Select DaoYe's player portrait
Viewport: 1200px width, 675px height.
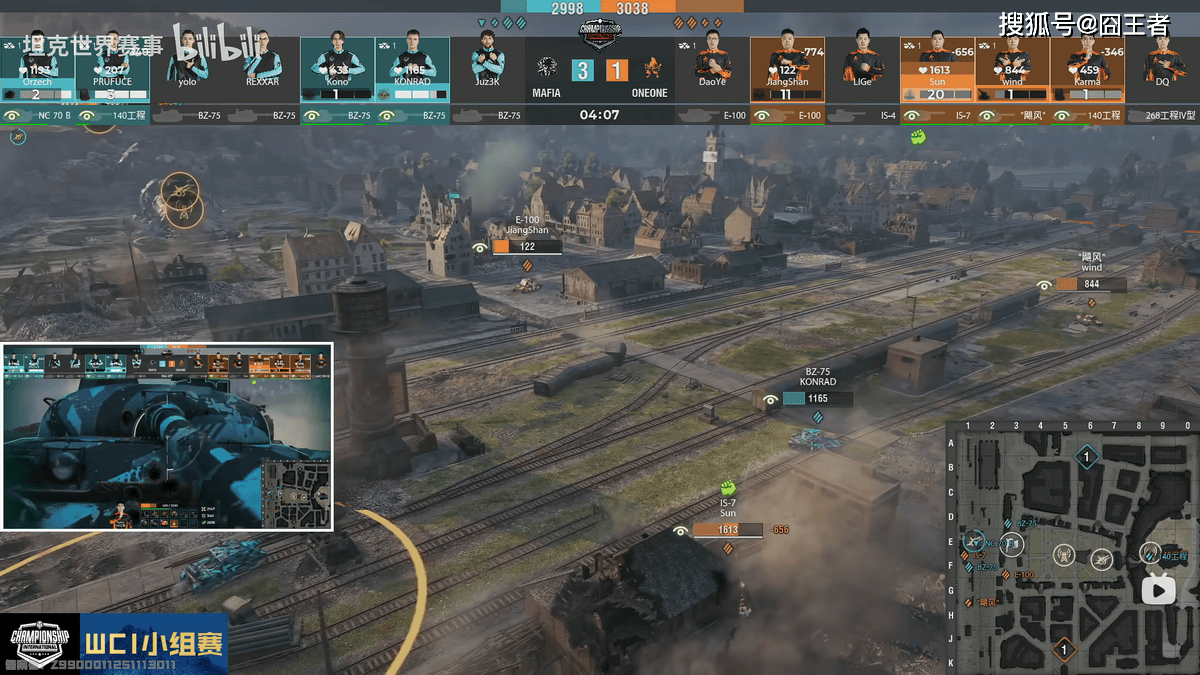click(x=712, y=62)
